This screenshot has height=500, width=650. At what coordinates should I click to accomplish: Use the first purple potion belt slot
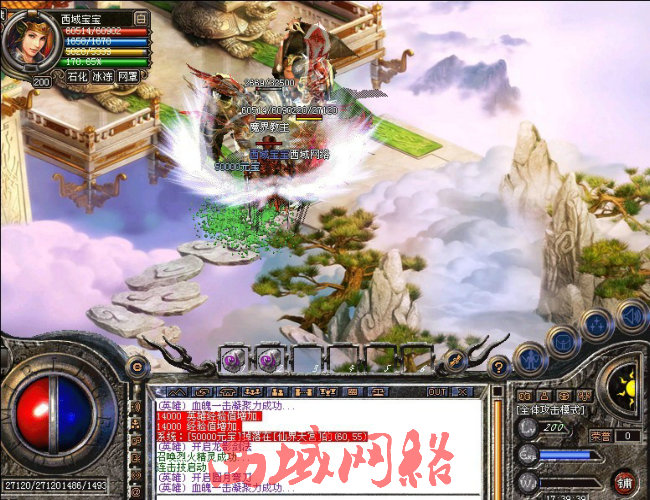(231, 358)
